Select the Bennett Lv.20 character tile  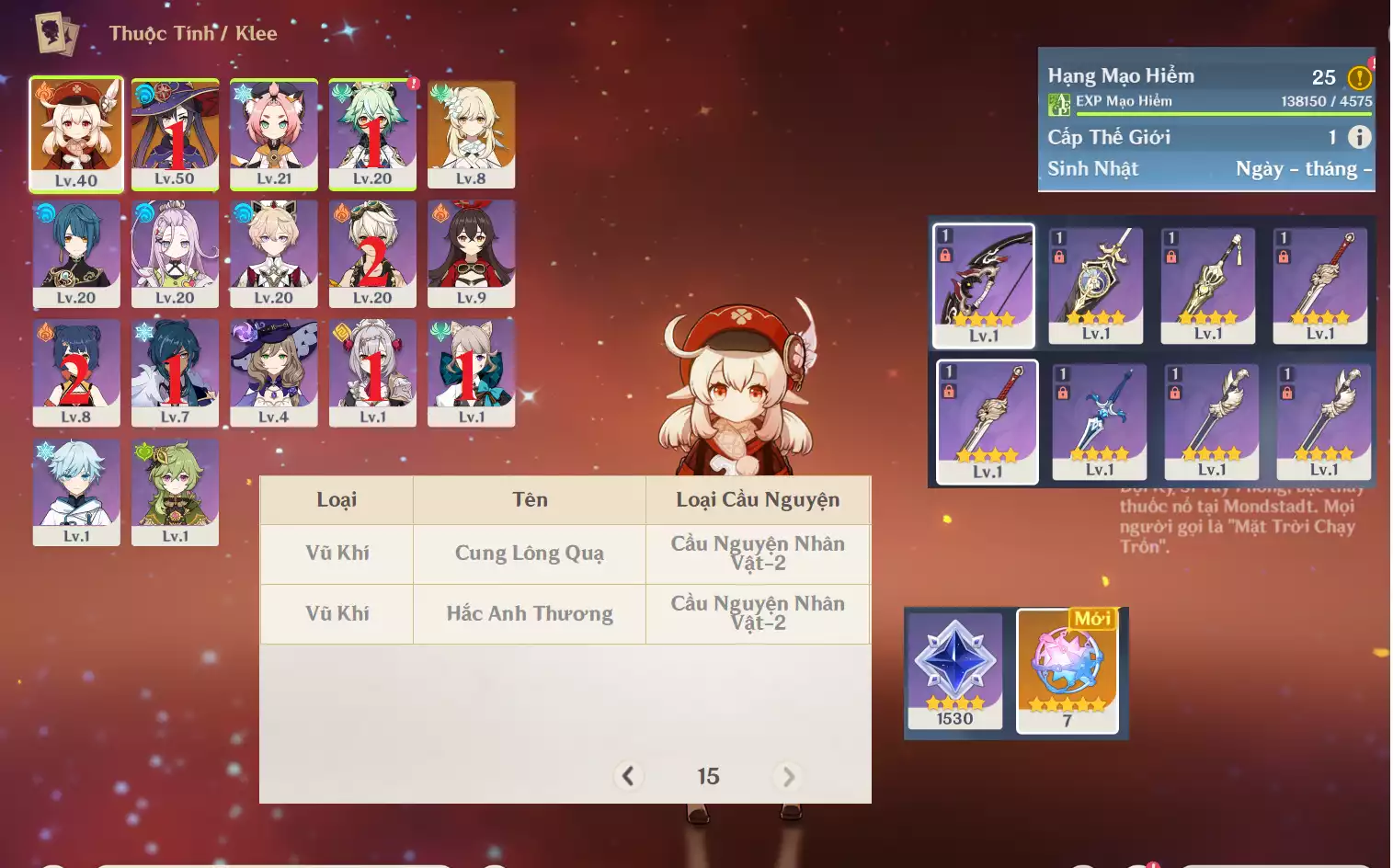point(372,253)
